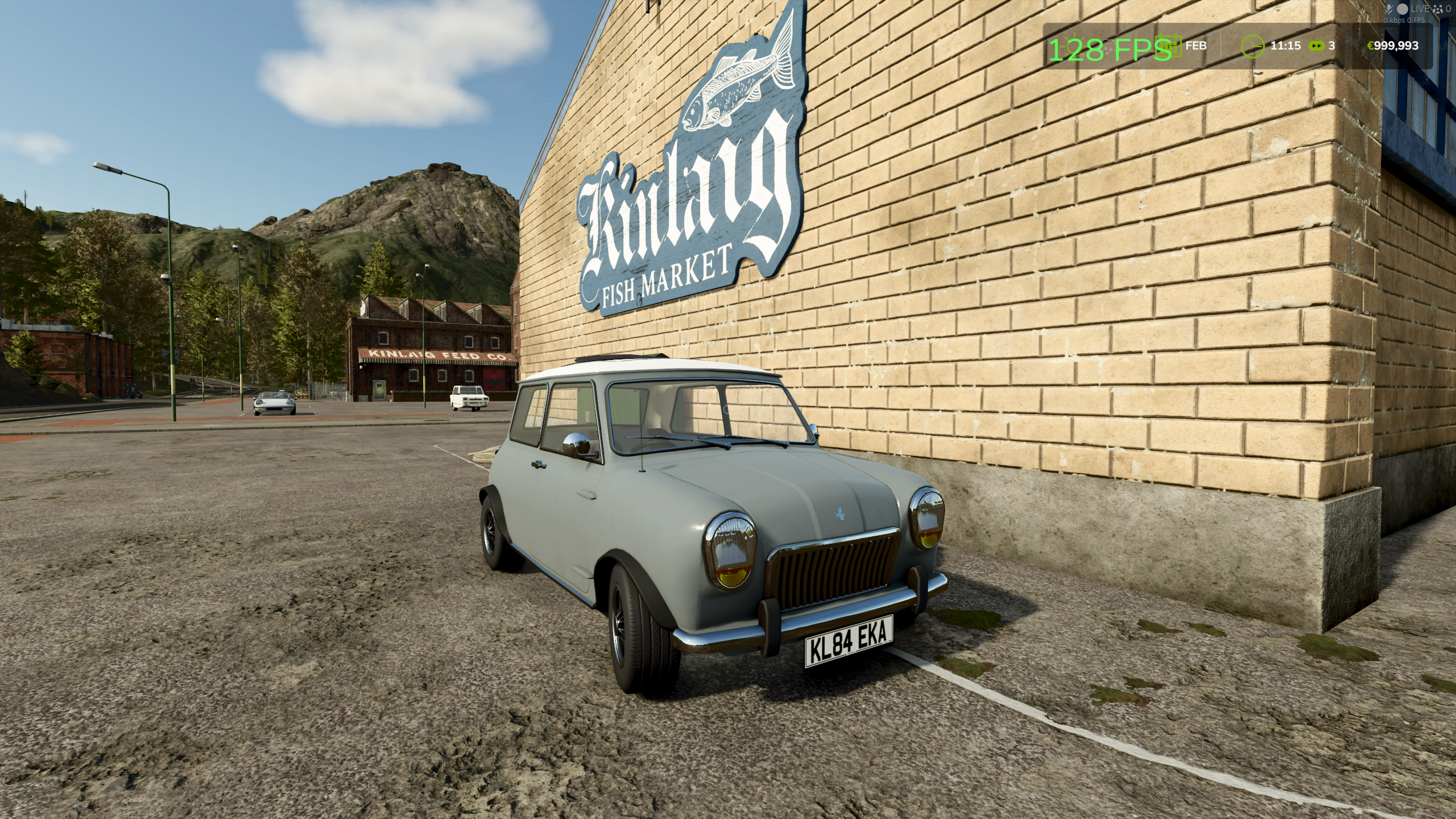Open the stream viewers count icon
This screenshot has height=819, width=1456.
pyautogui.click(x=1436, y=9)
